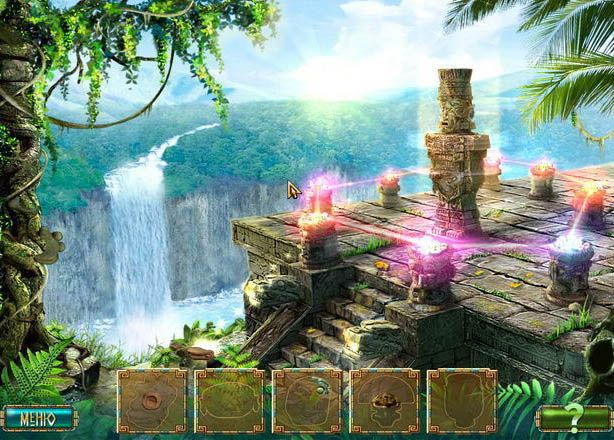Click the green question mark hint button
The width and height of the screenshot is (614, 440).
574,418
